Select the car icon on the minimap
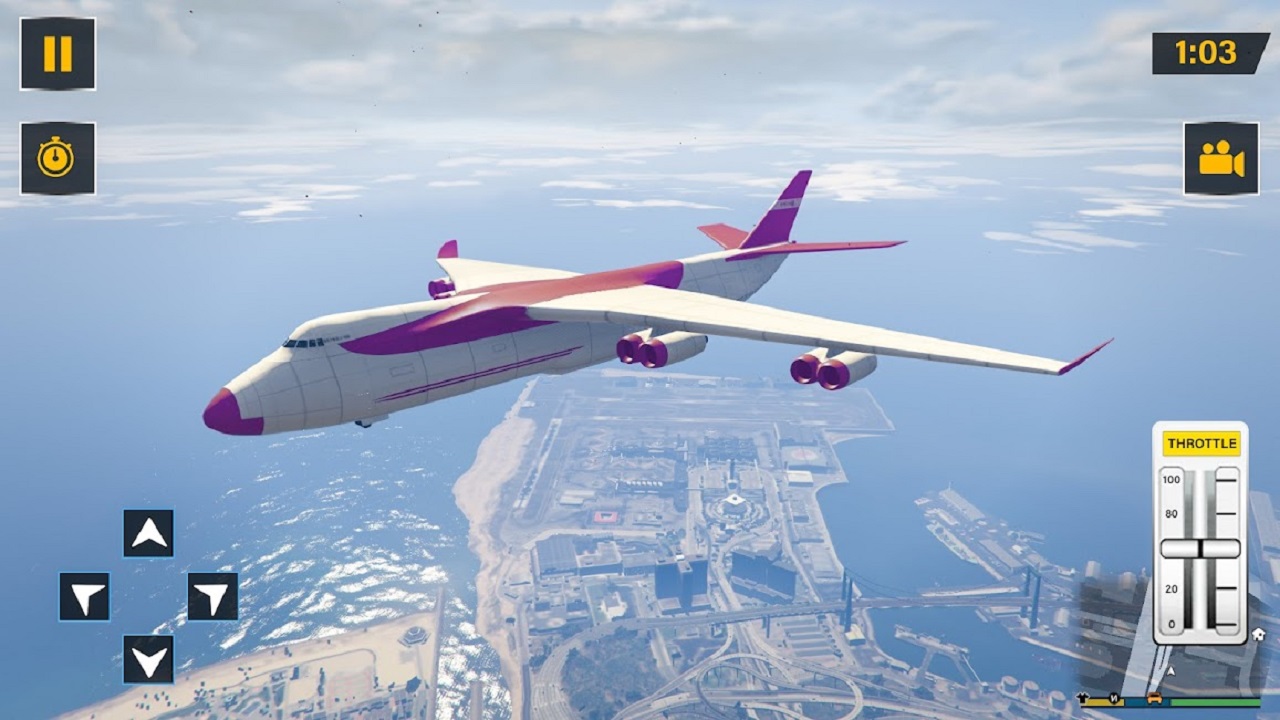The image size is (1280, 720). point(1155,700)
